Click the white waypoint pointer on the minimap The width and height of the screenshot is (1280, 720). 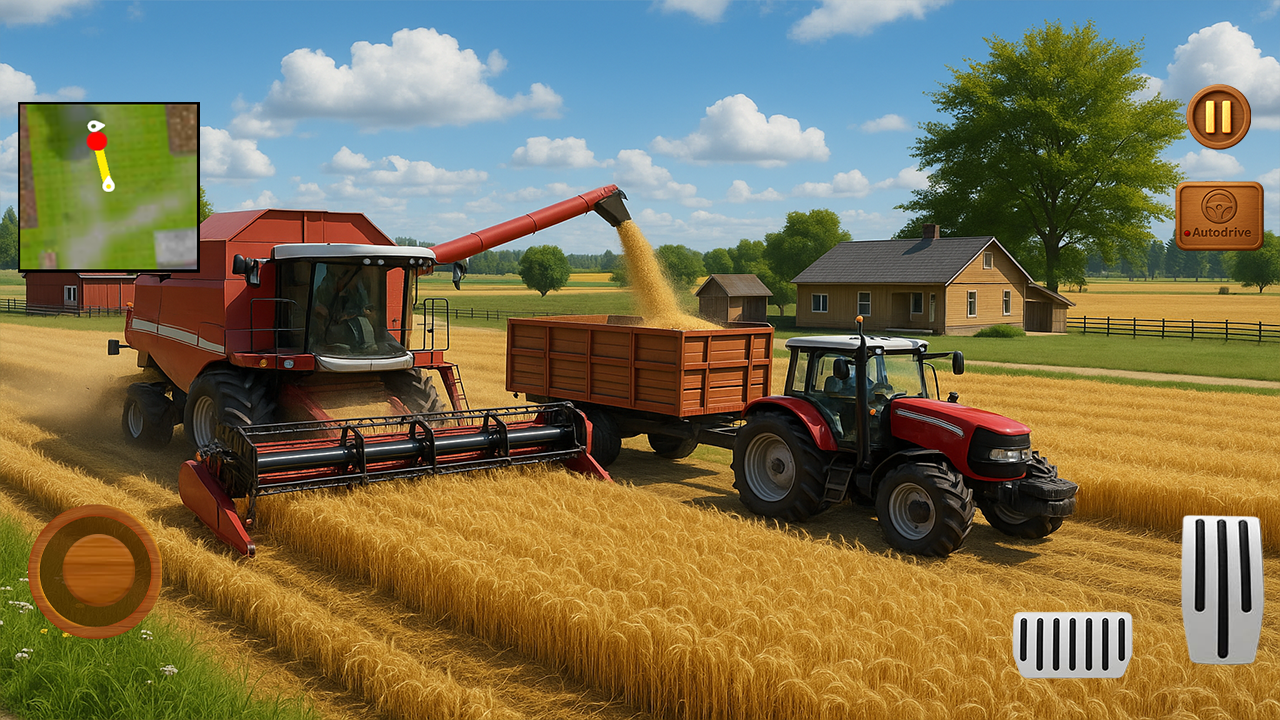click(x=94, y=125)
